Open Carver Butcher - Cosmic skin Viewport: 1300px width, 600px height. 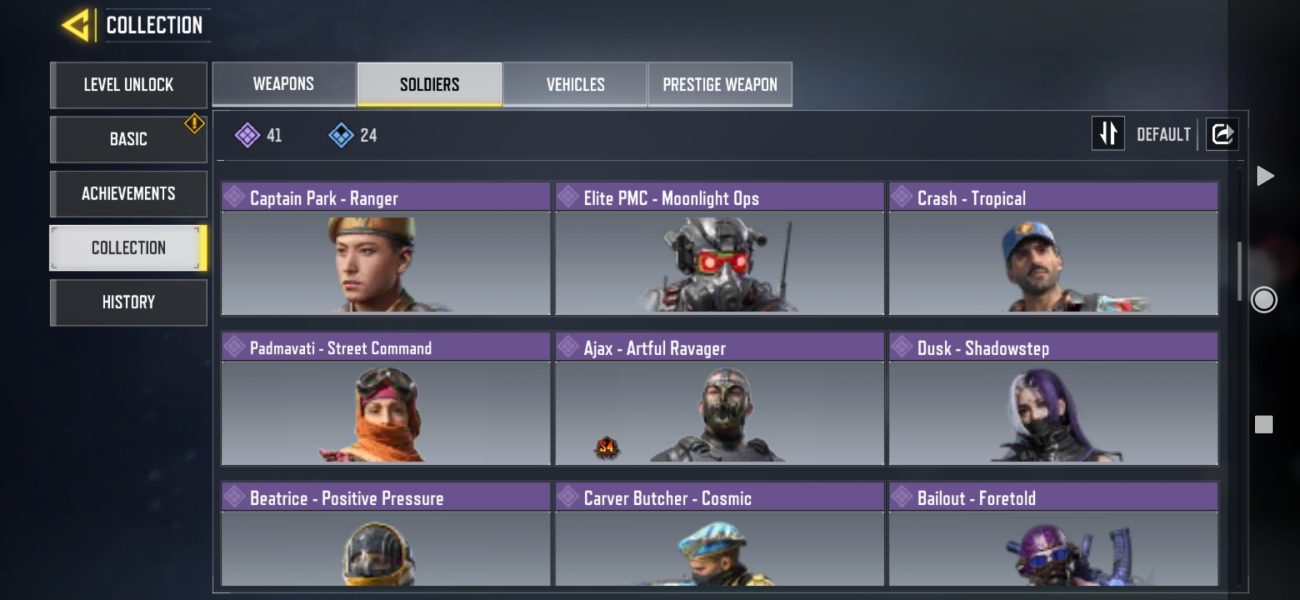tap(720, 535)
